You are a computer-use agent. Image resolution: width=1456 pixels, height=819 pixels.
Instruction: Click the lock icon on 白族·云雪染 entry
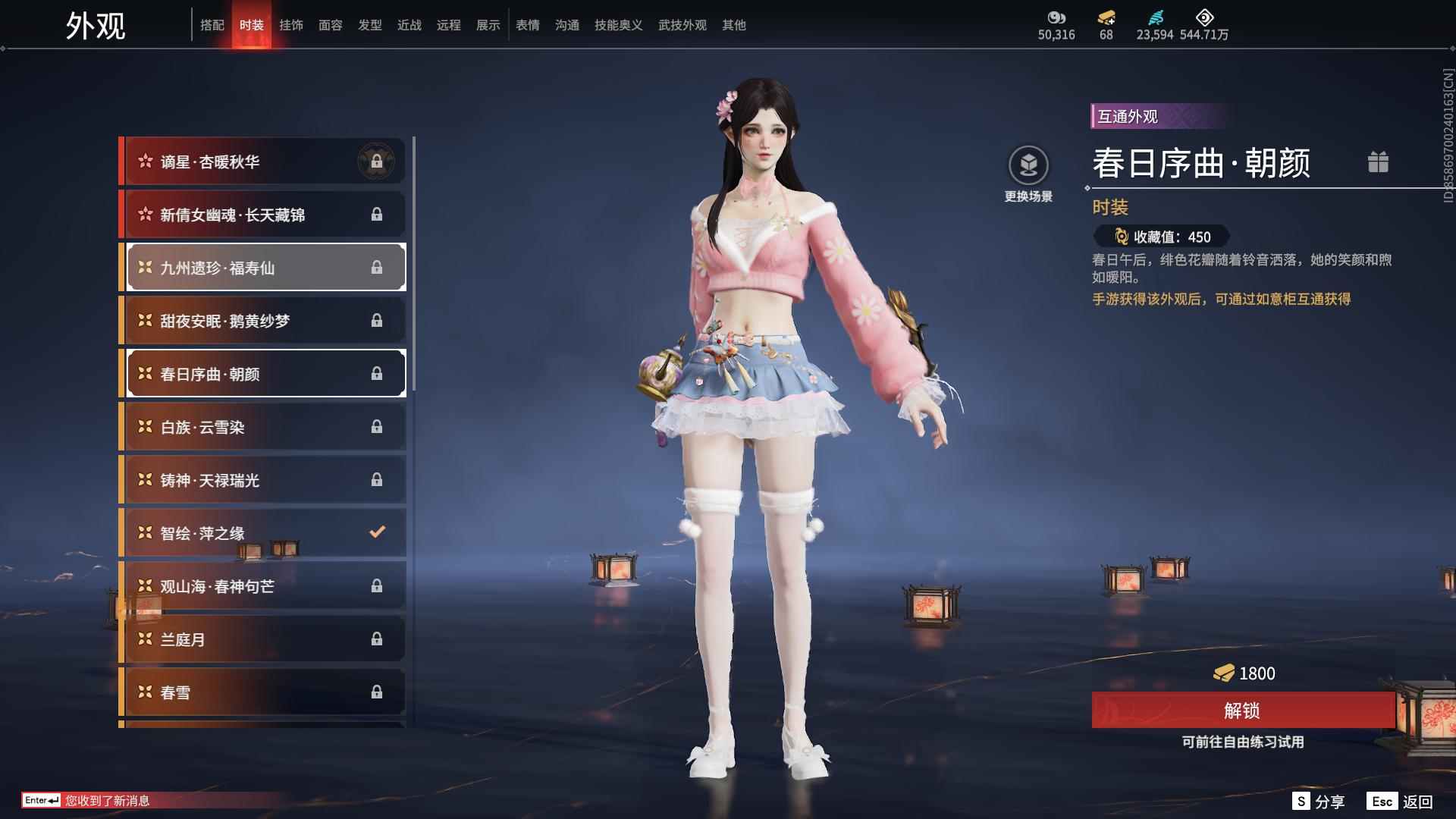[x=377, y=426]
